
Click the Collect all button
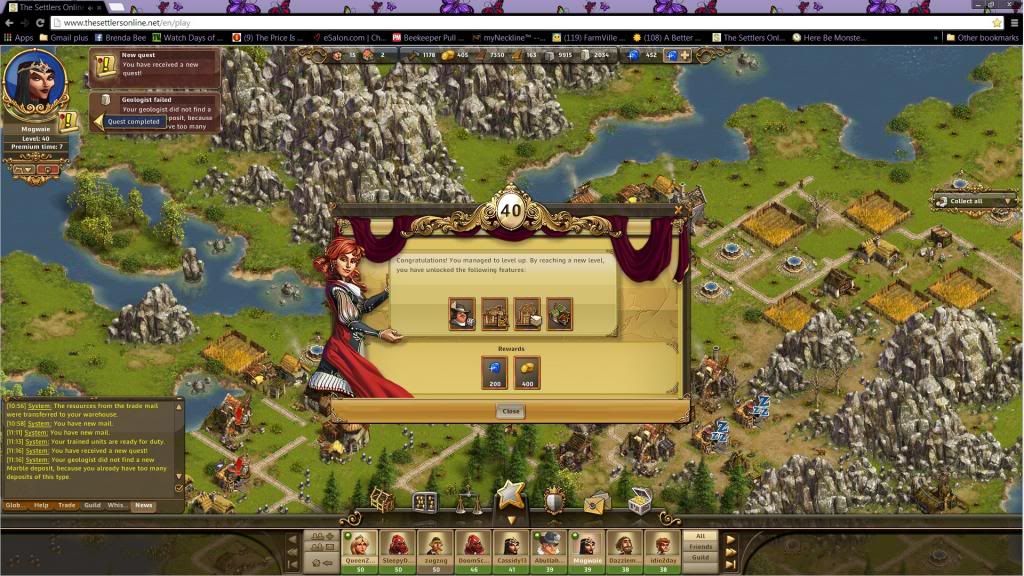coord(965,201)
